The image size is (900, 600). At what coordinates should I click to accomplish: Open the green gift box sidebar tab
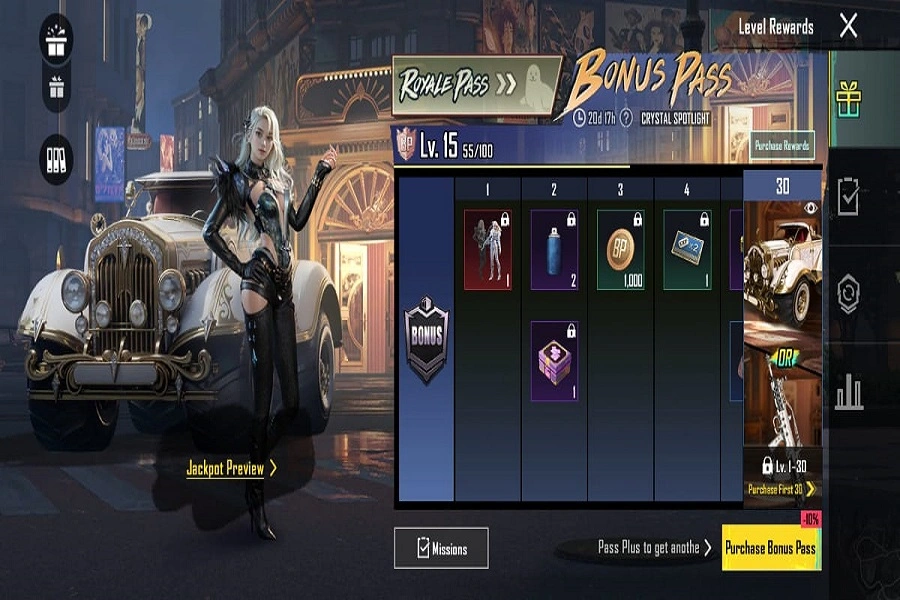(x=849, y=99)
